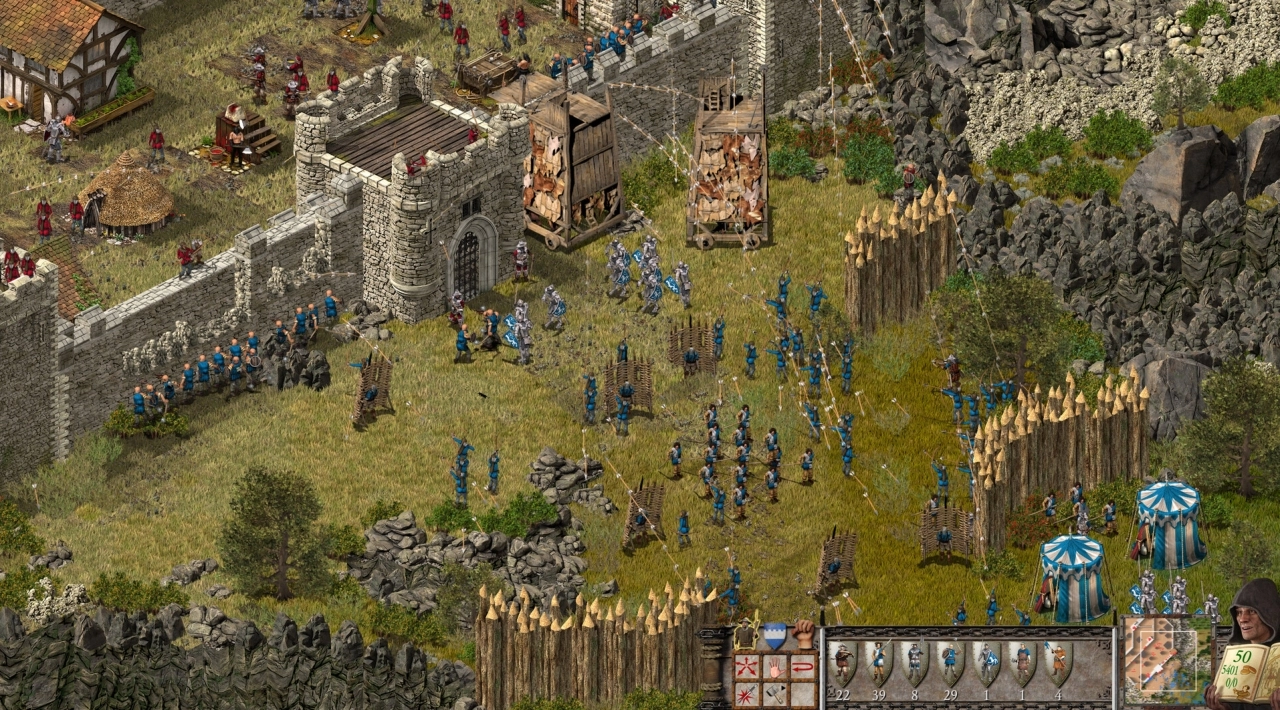Select the lord portrait icon
The width and height of the screenshot is (1280, 710).
(745, 636)
